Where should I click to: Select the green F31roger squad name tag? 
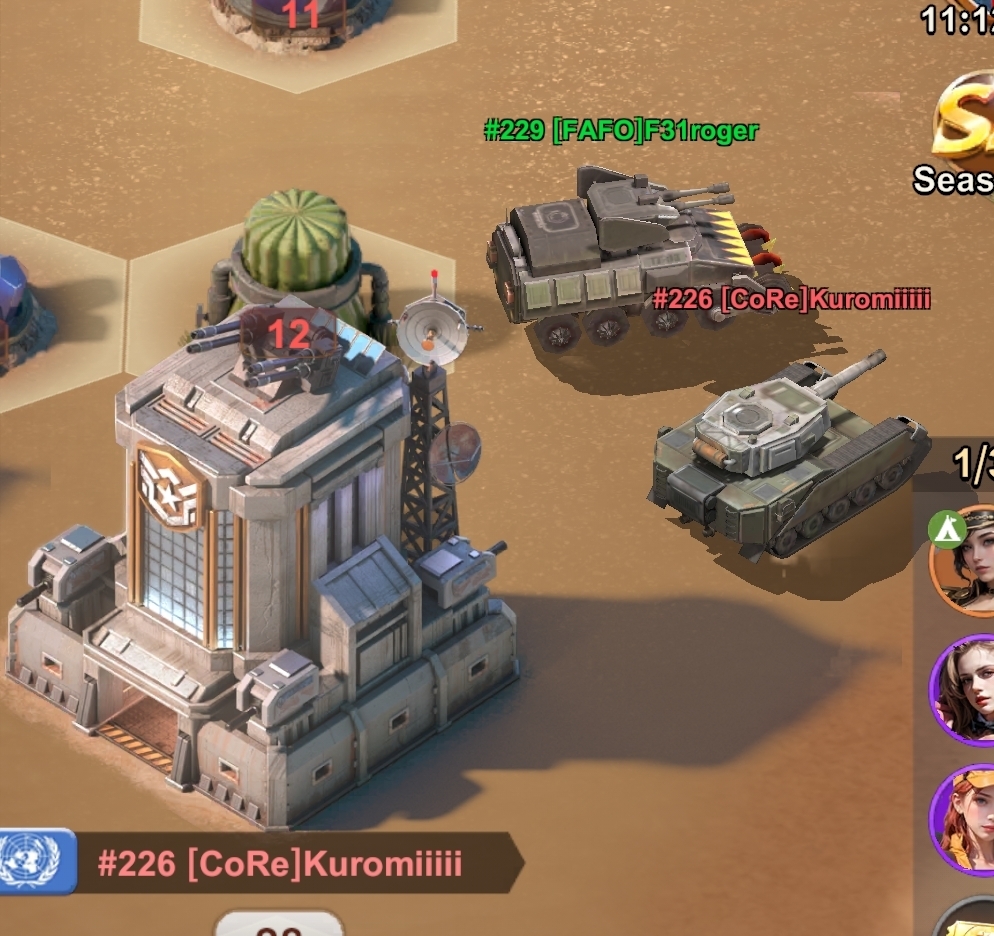tap(621, 131)
